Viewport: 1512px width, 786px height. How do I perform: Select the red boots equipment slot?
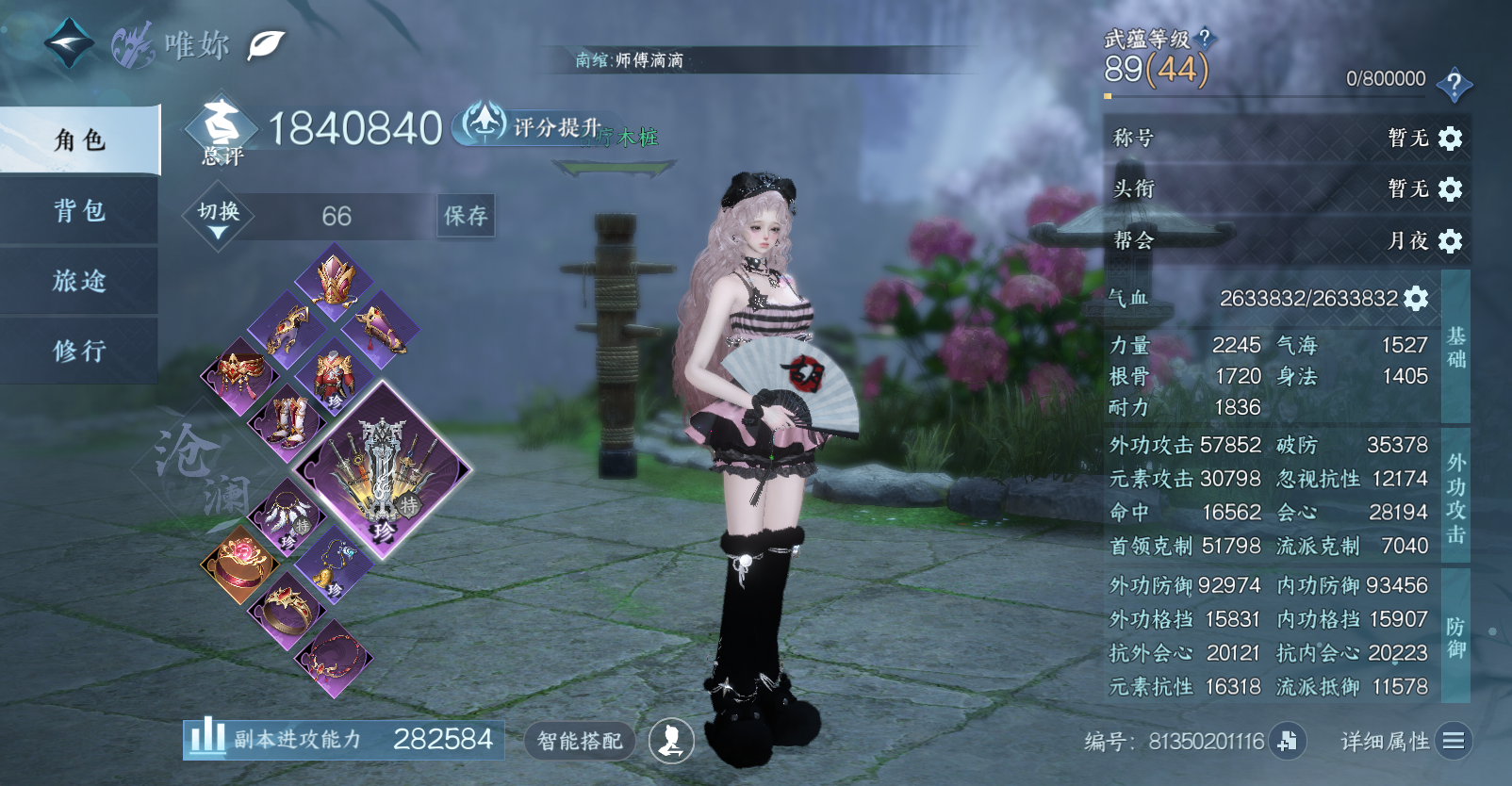click(x=287, y=420)
